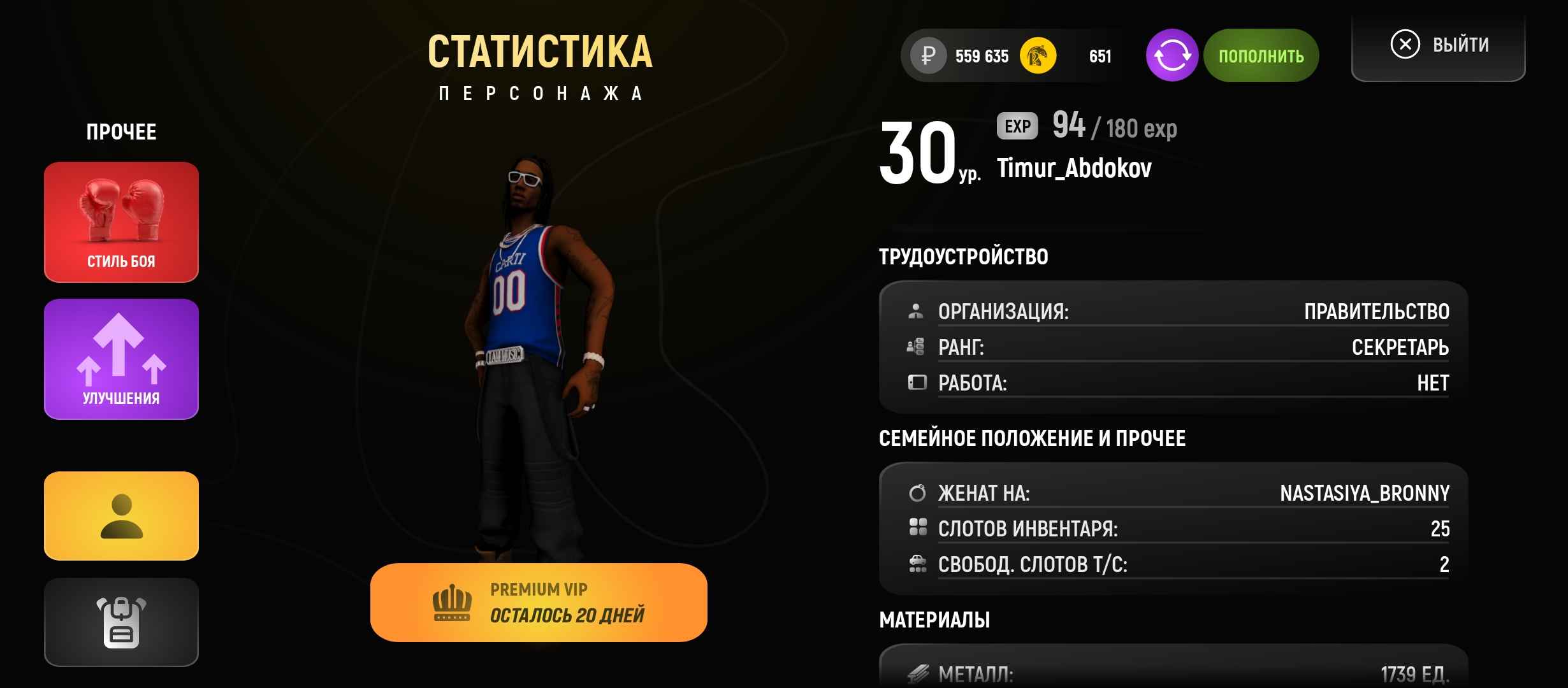Open the backpack inventory button

point(121,622)
